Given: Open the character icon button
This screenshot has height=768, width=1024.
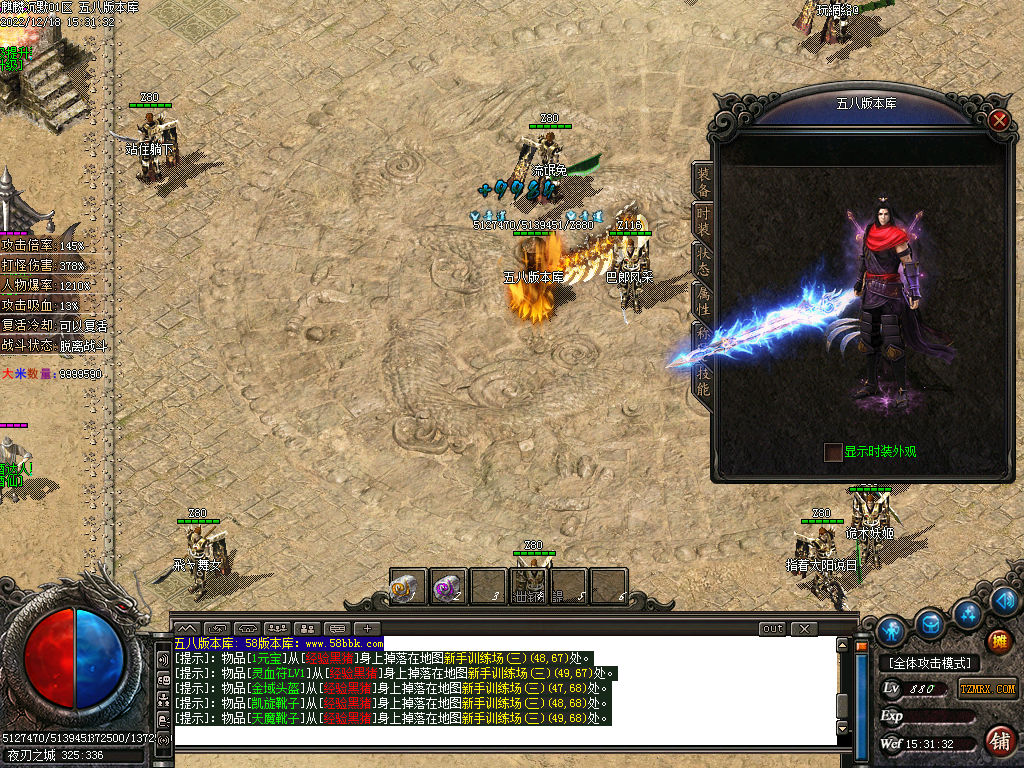Looking at the screenshot, I should (x=891, y=630).
